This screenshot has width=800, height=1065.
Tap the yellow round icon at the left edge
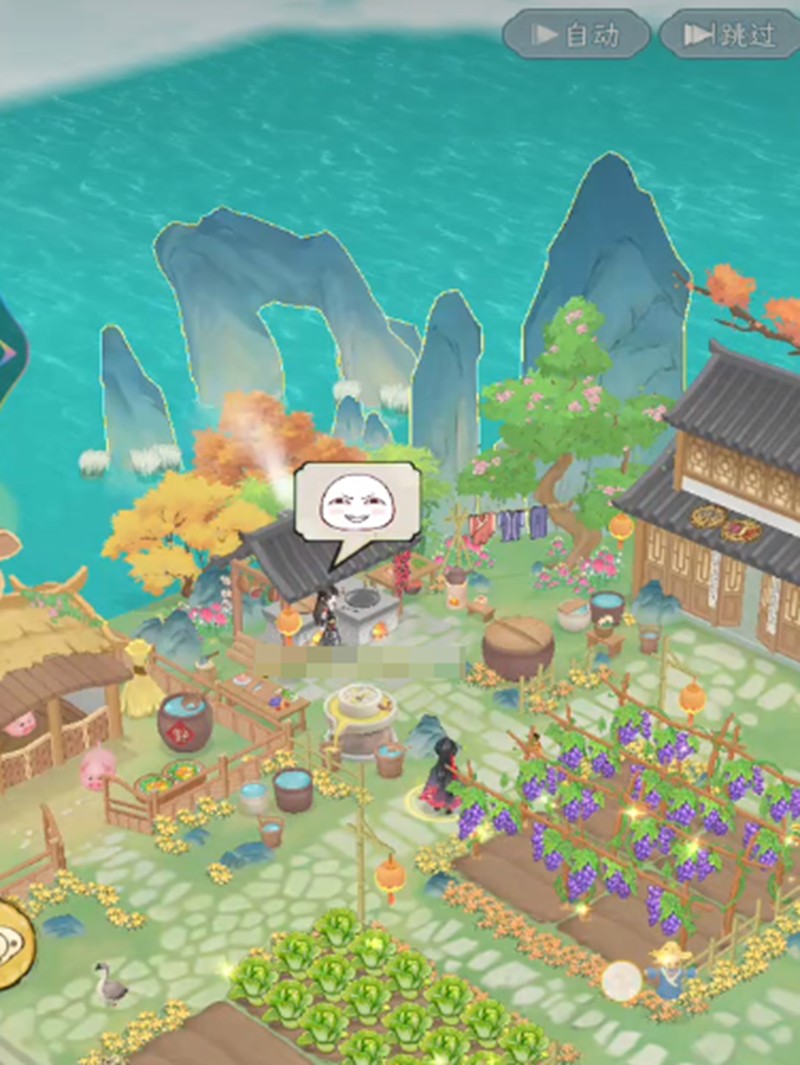pos(12,943)
